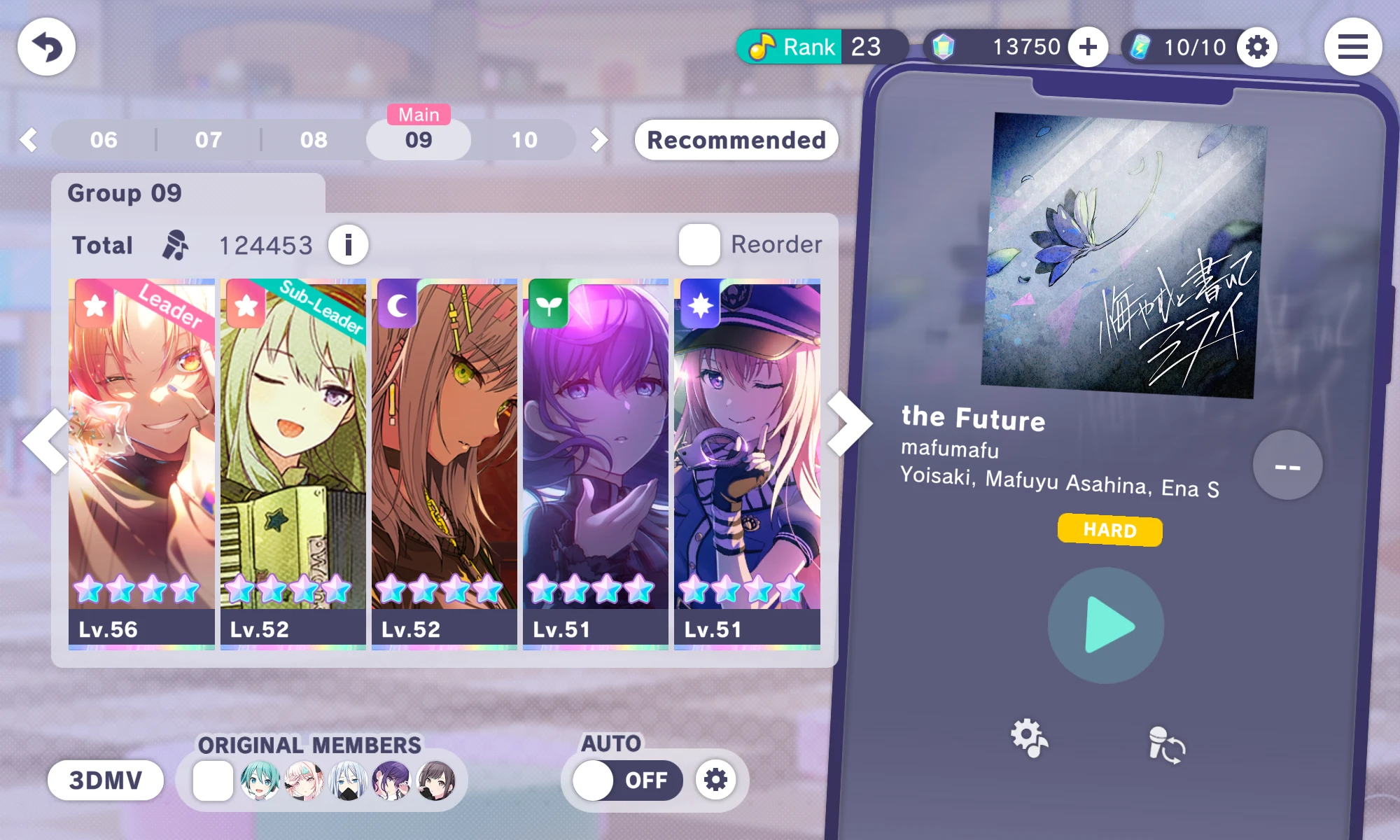Open the hamburger menu in the top right
Screen dimensions: 1400x840
point(1352,47)
